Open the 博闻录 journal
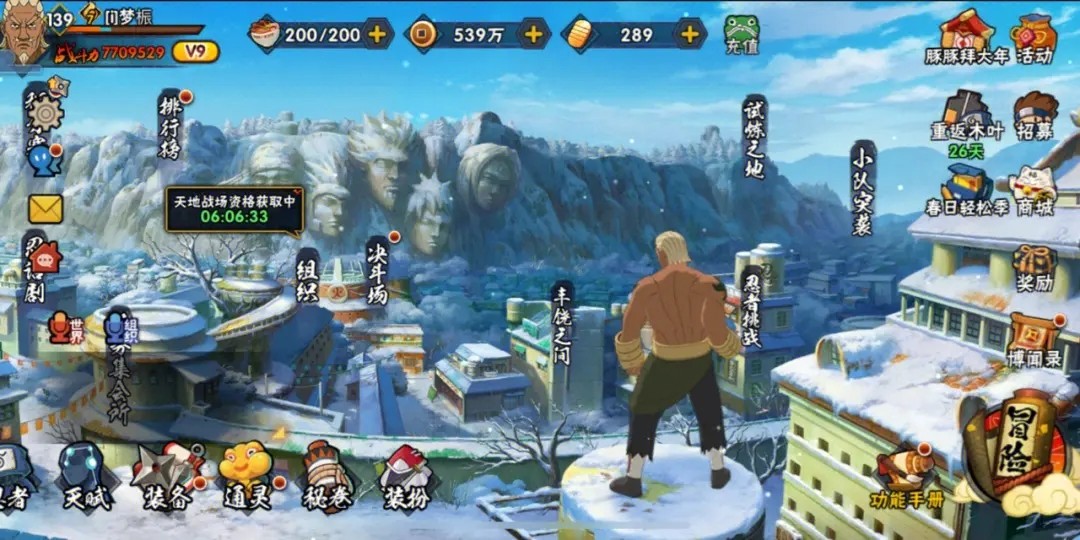 point(1032,338)
